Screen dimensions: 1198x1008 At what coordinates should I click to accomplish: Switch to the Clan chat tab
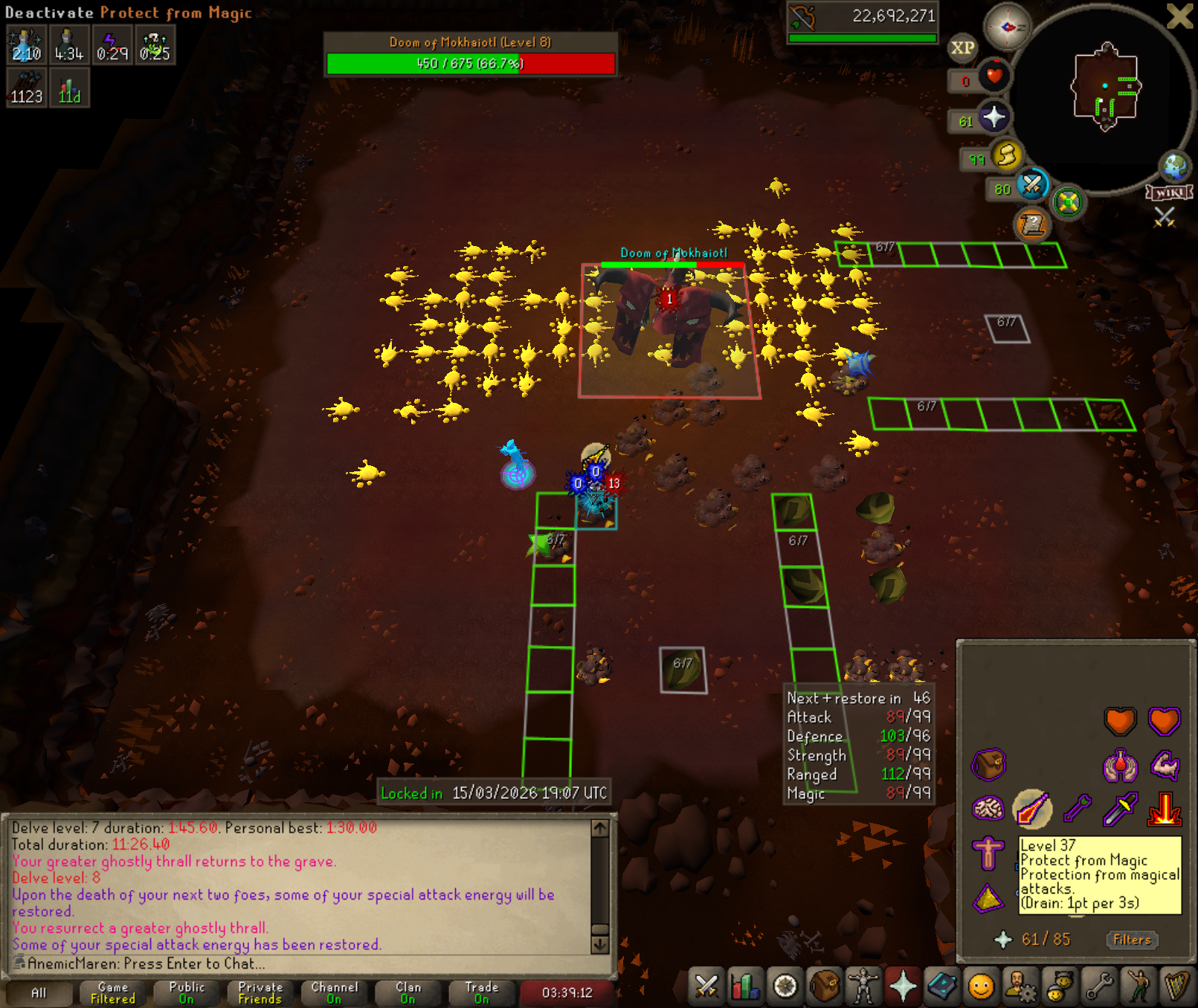point(408,992)
